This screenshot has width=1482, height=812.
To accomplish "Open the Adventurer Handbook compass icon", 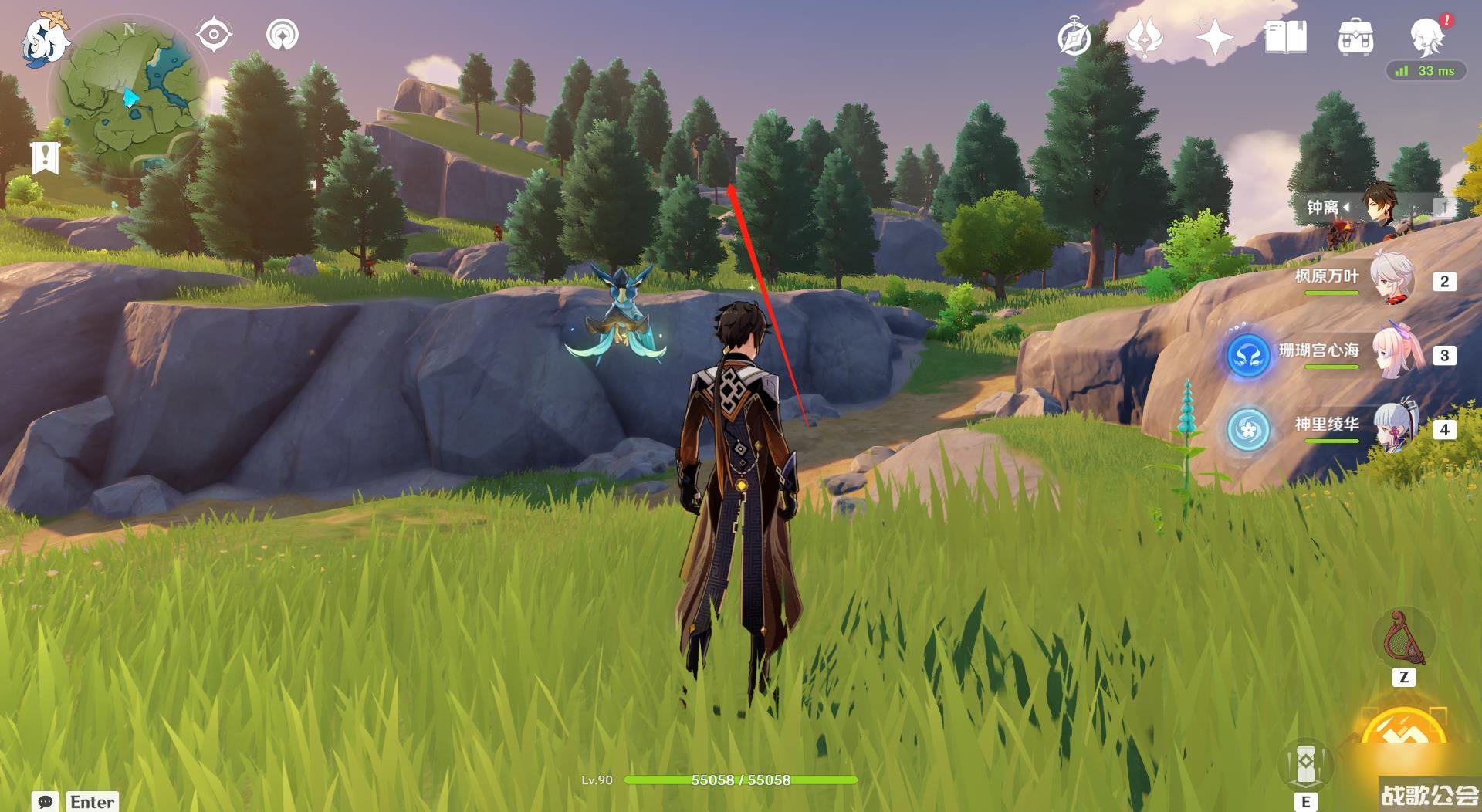I will (x=1074, y=38).
